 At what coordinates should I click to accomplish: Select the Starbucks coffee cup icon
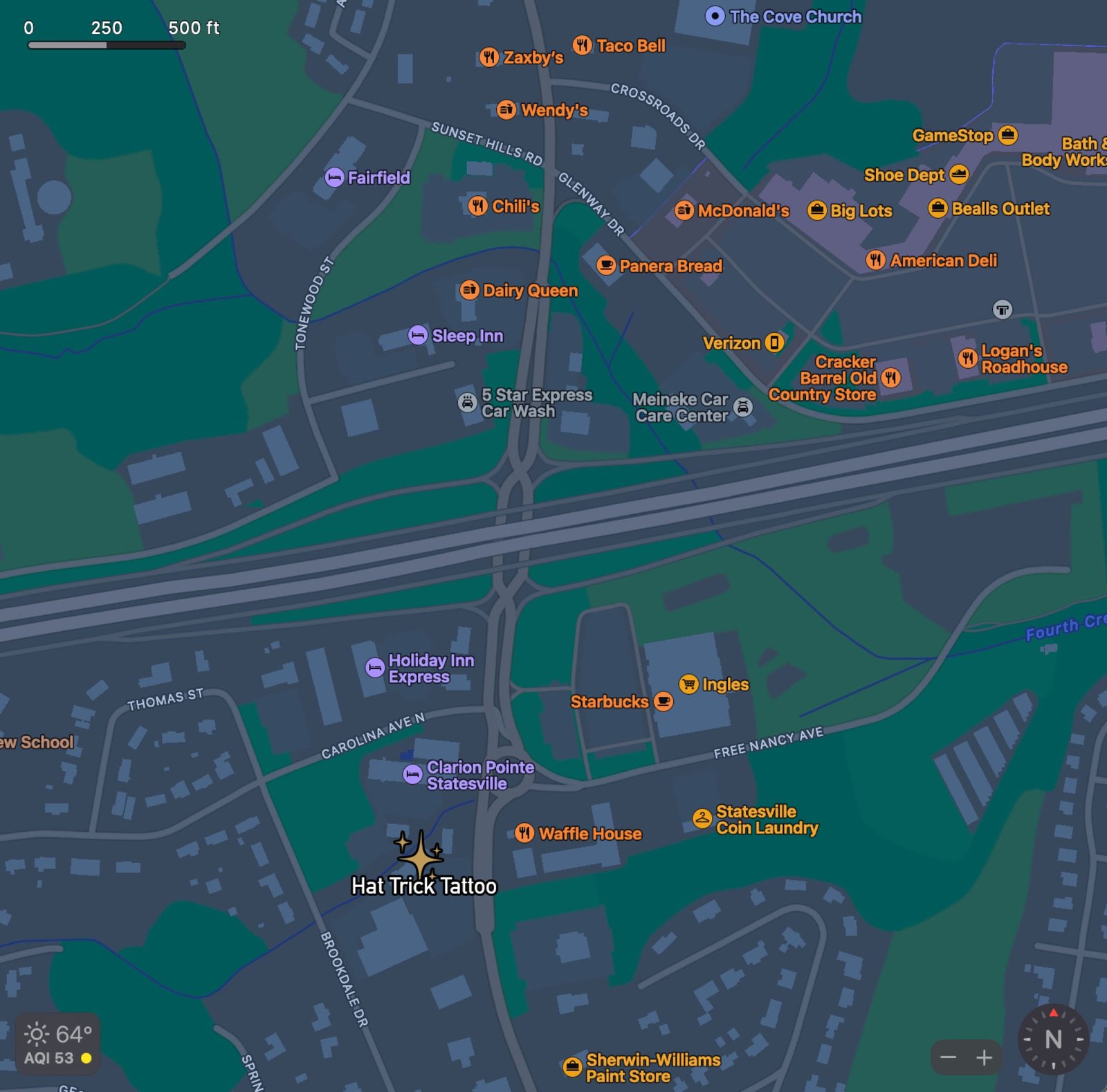pos(661,702)
